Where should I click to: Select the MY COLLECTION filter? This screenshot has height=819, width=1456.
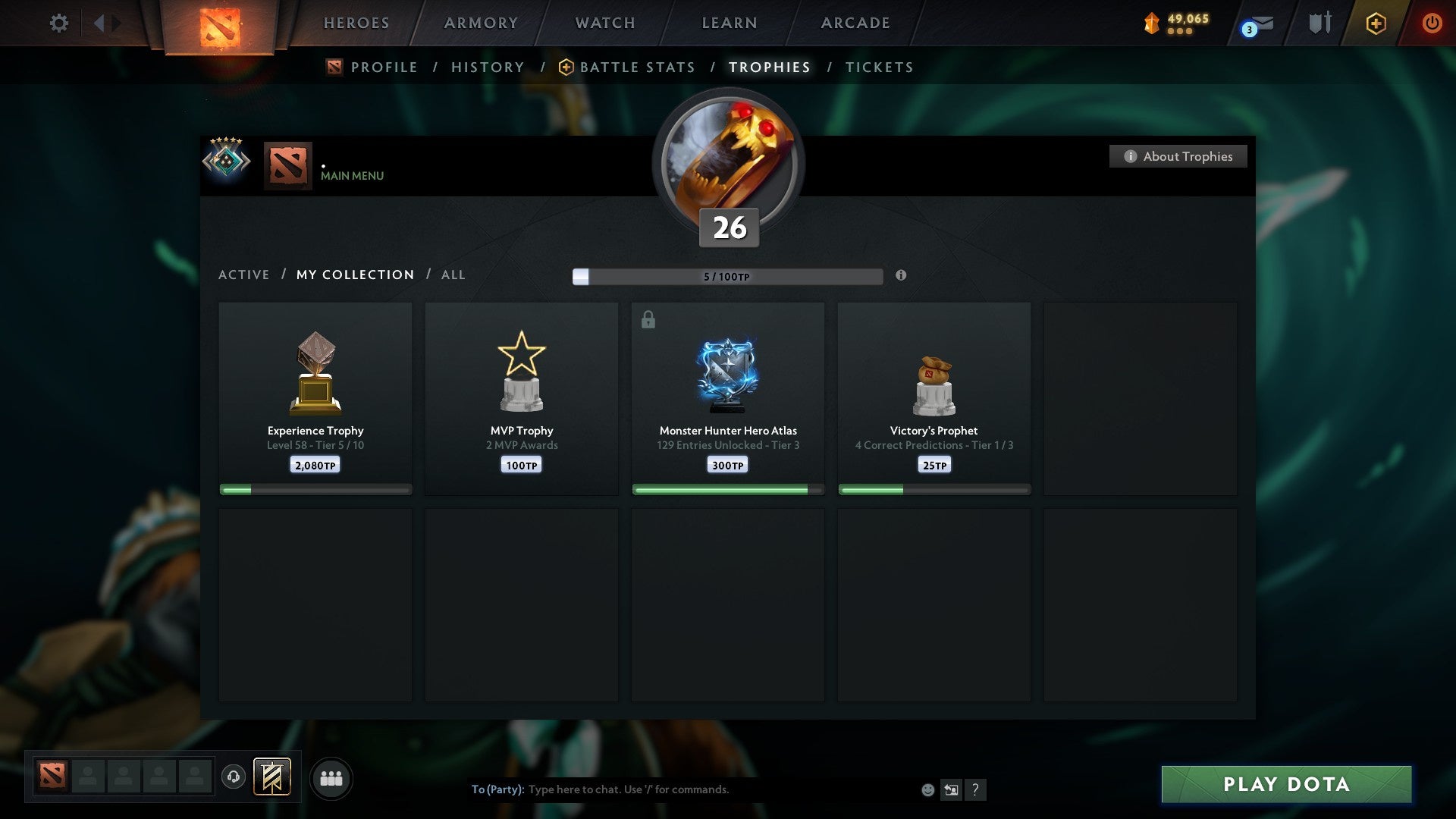pyautogui.click(x=354, y=275)
